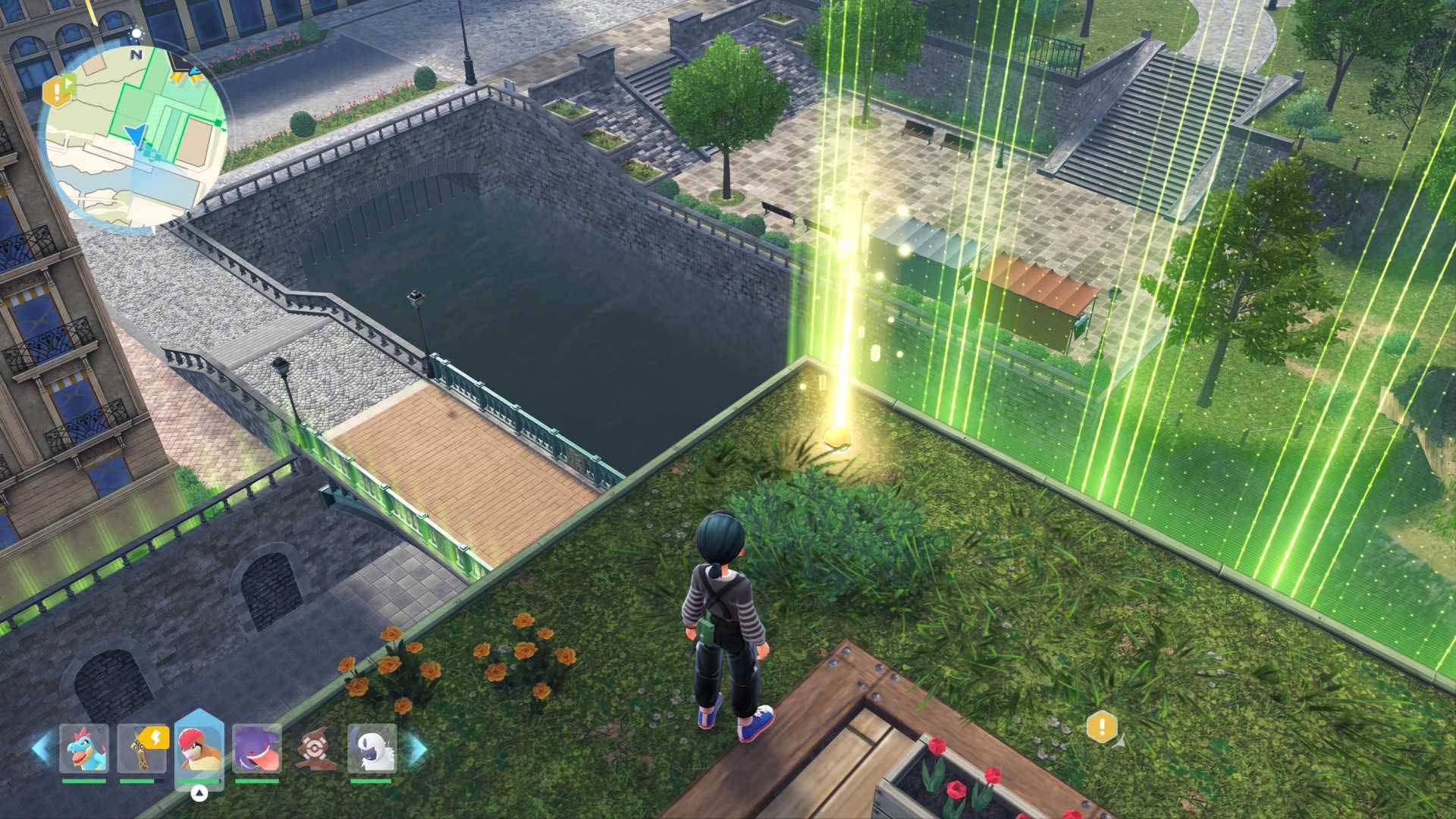1456x819 pixels.
Task: Select the branch Pokémon in slot two
Action: [x=141, y=751]
